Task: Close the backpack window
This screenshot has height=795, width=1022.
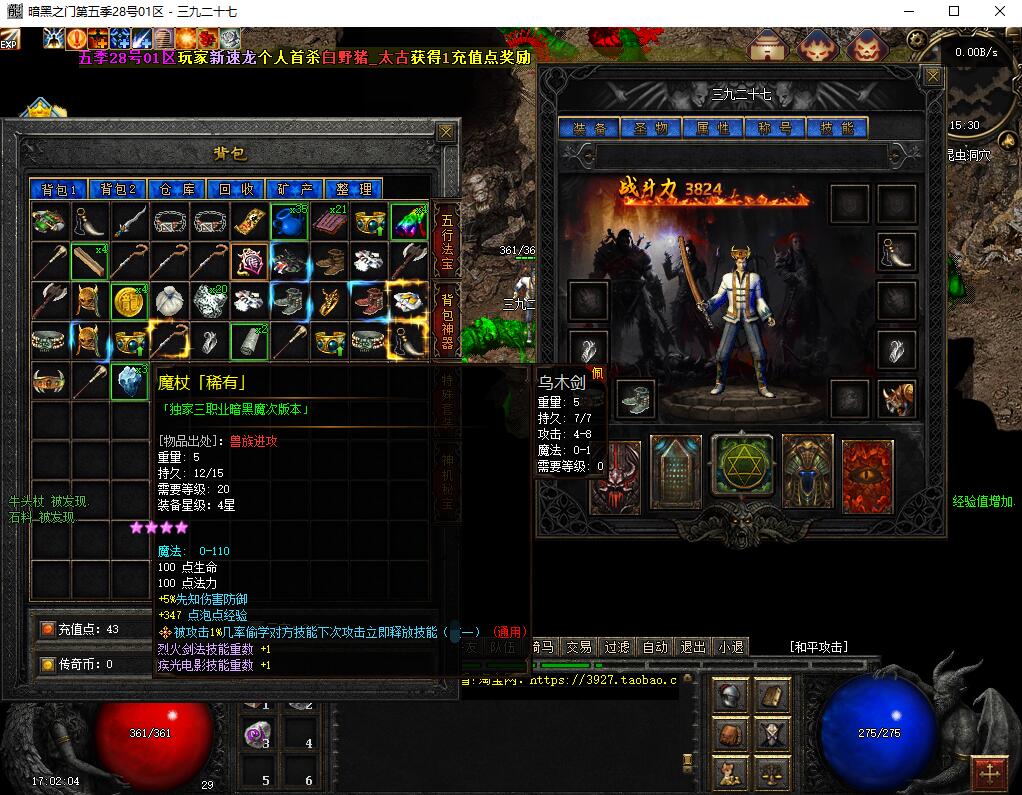Action: [x=446, y=131]
